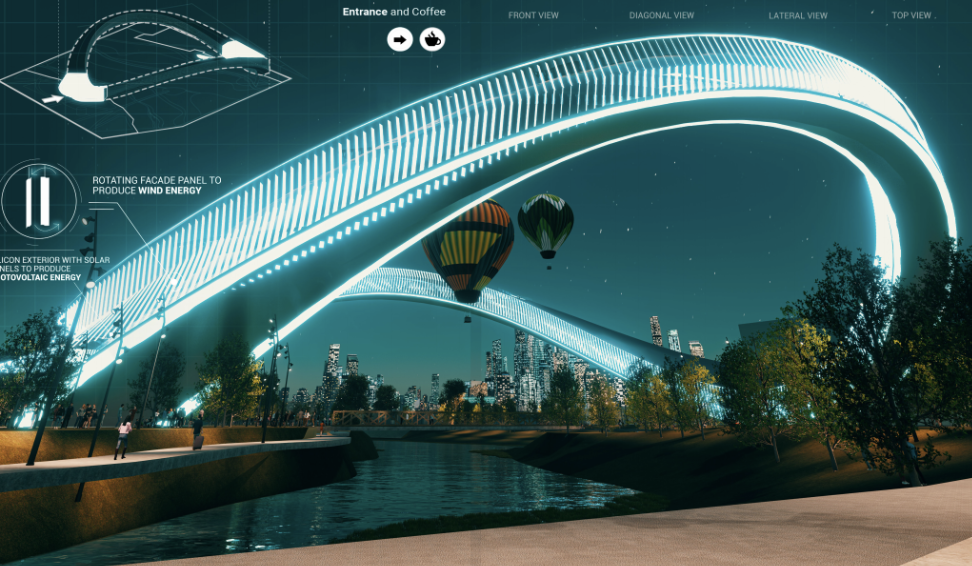The height and width of the screenshot is (566, 972).
Task: Click the arrow entrance icon
Action: point(400,40)
